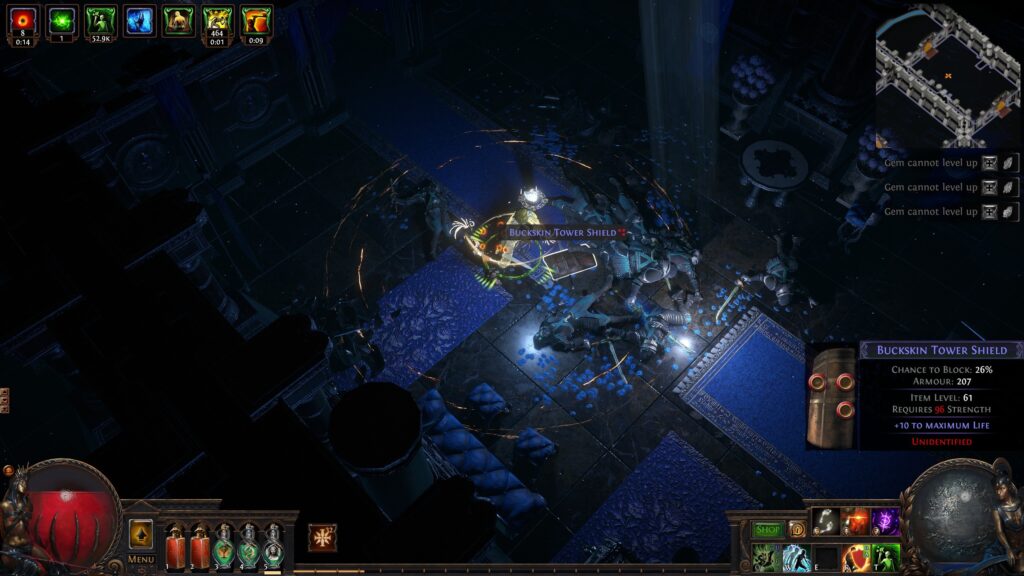Click the gold coin icon beside Shop
This screenshot has height=576, width=1024.
tap(797, 529)
